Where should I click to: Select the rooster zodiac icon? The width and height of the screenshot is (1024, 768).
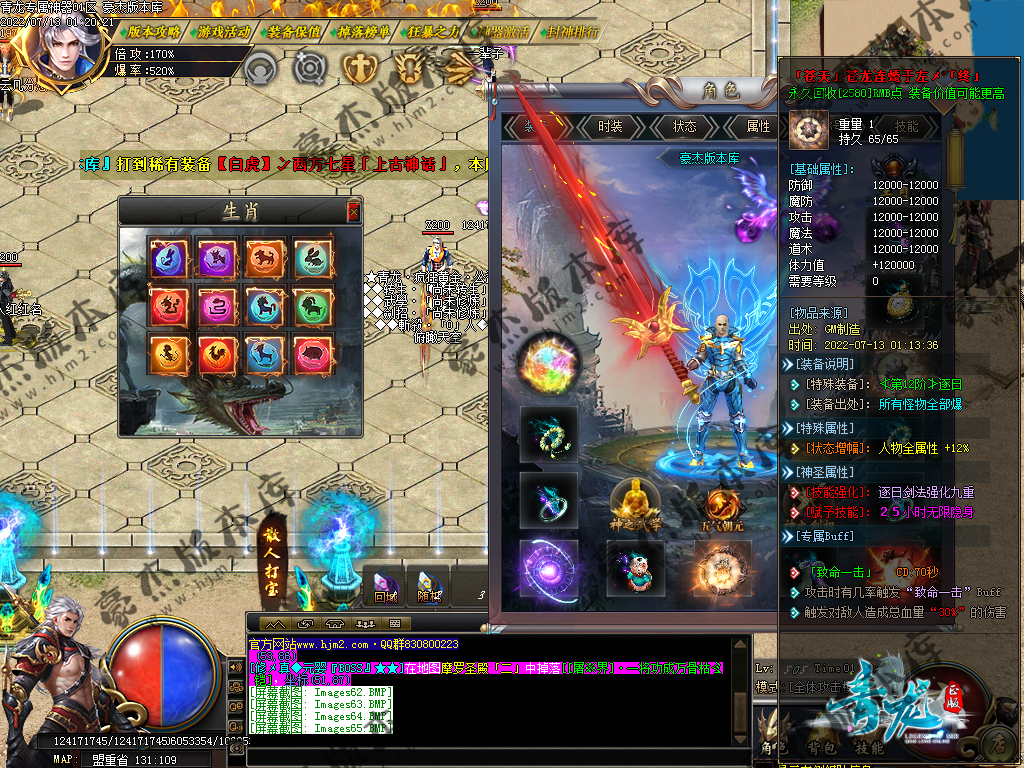coord(215,353)
